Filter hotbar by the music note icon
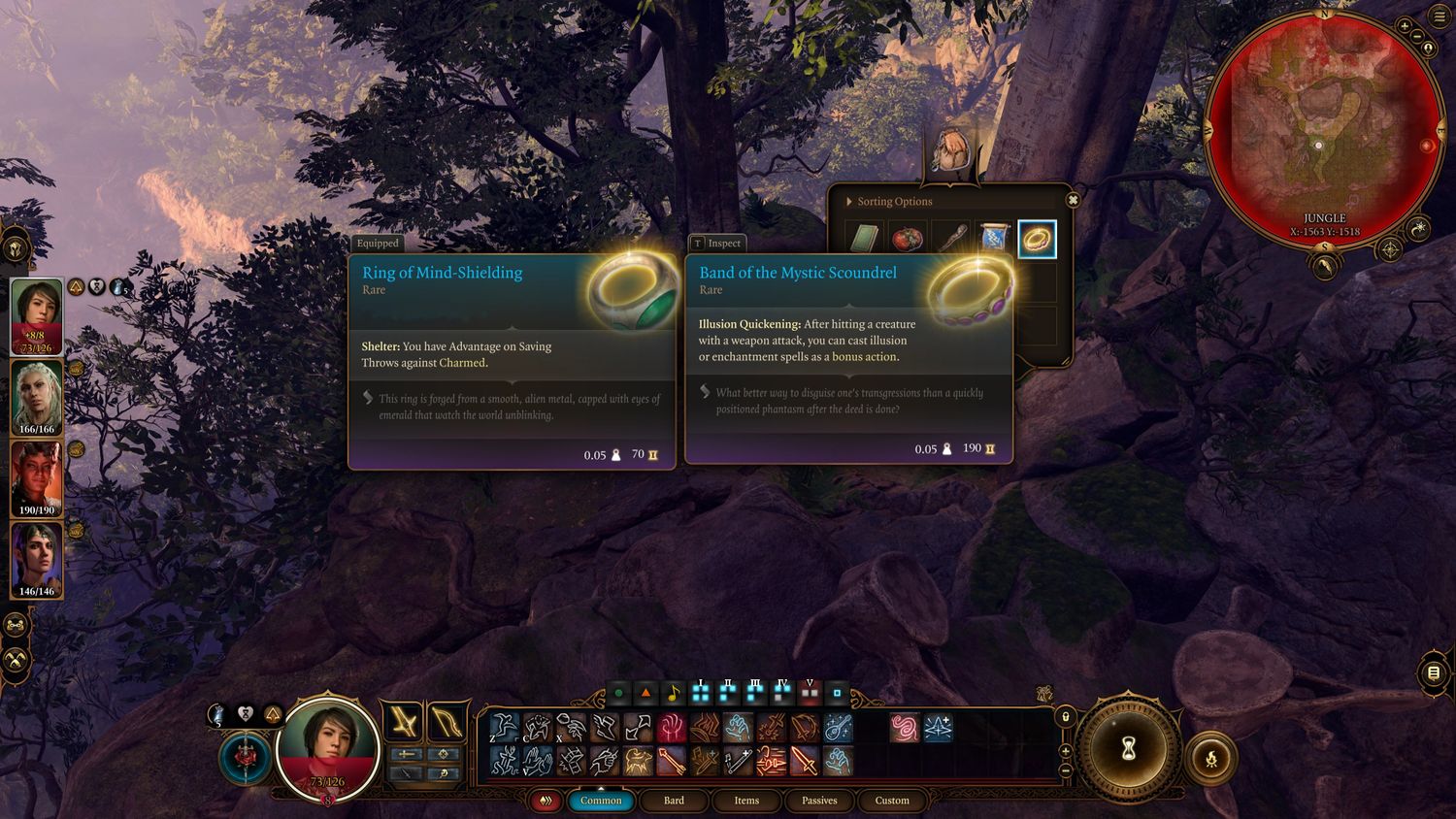The width and height of the screenshot is (1456, 819). [673, 694]
